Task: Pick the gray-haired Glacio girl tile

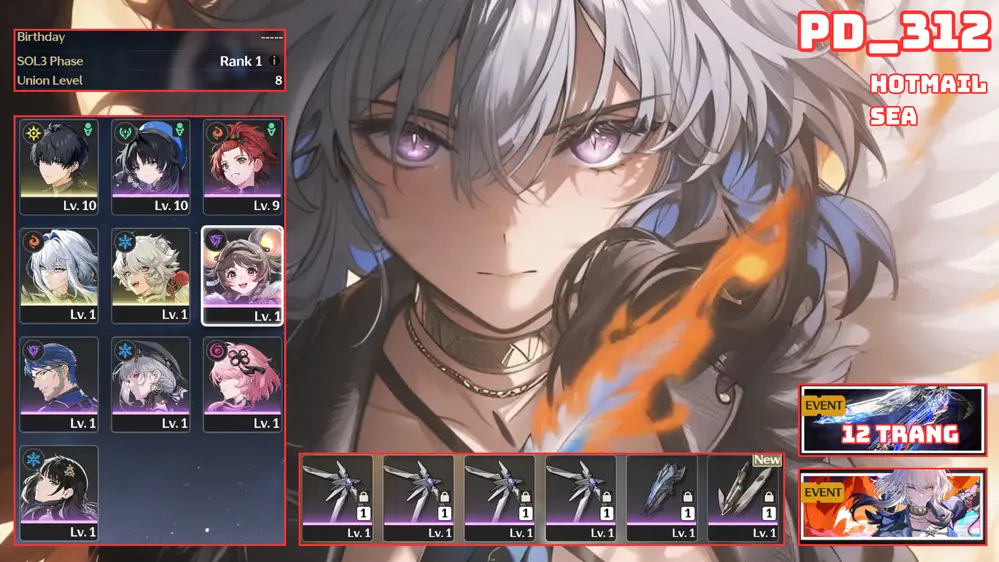Action: click(151, 385)
